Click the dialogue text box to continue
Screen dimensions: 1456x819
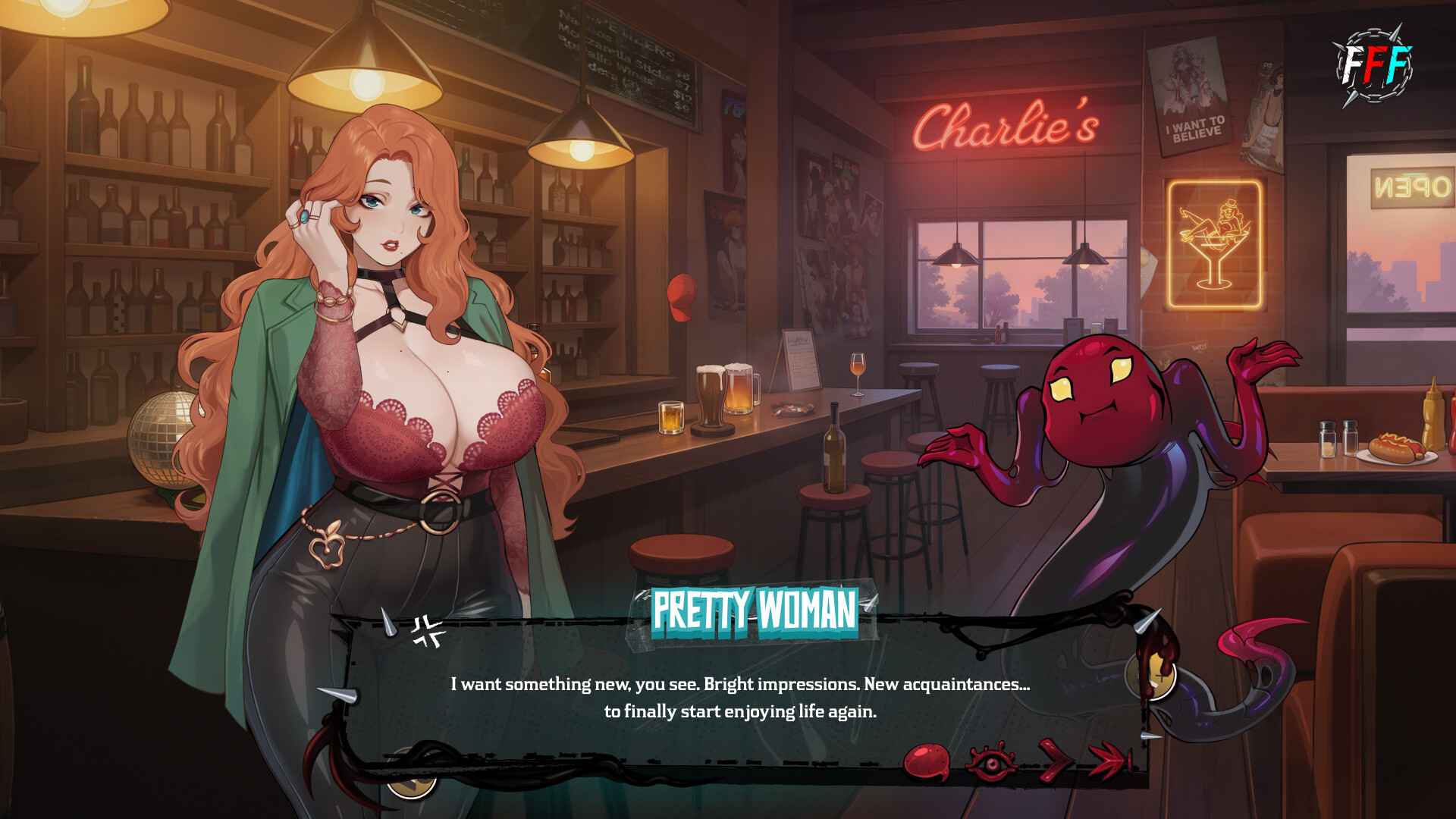click(x=740, y=697)
